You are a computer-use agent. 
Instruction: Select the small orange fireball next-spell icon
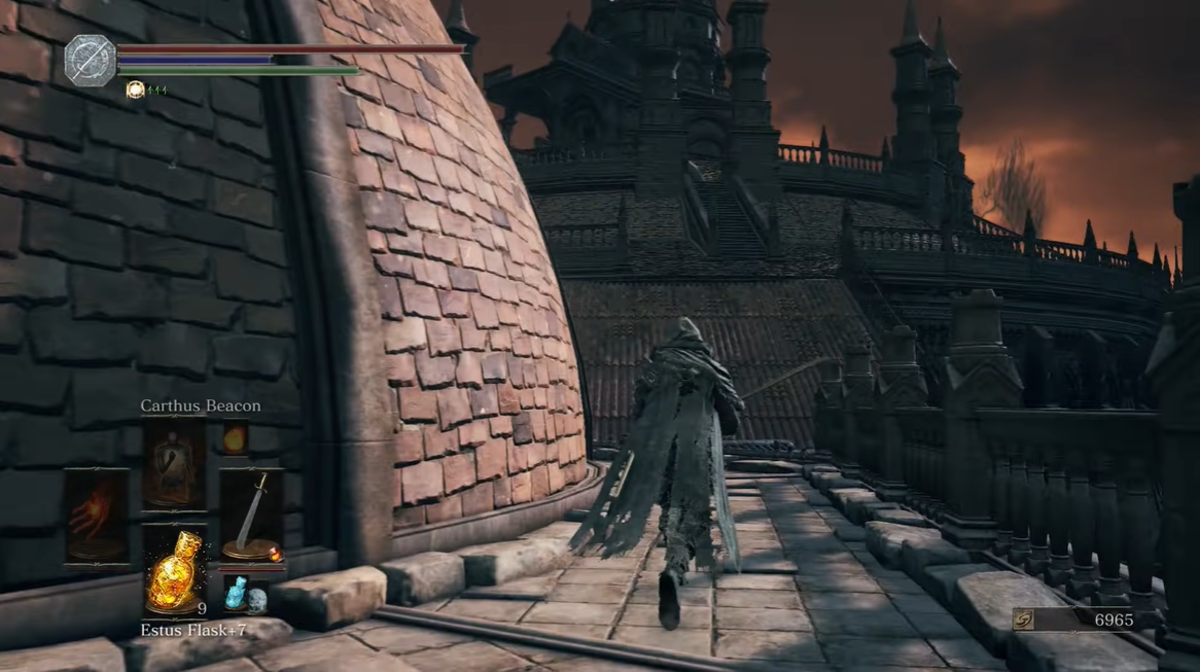click(x=235, y=438)
